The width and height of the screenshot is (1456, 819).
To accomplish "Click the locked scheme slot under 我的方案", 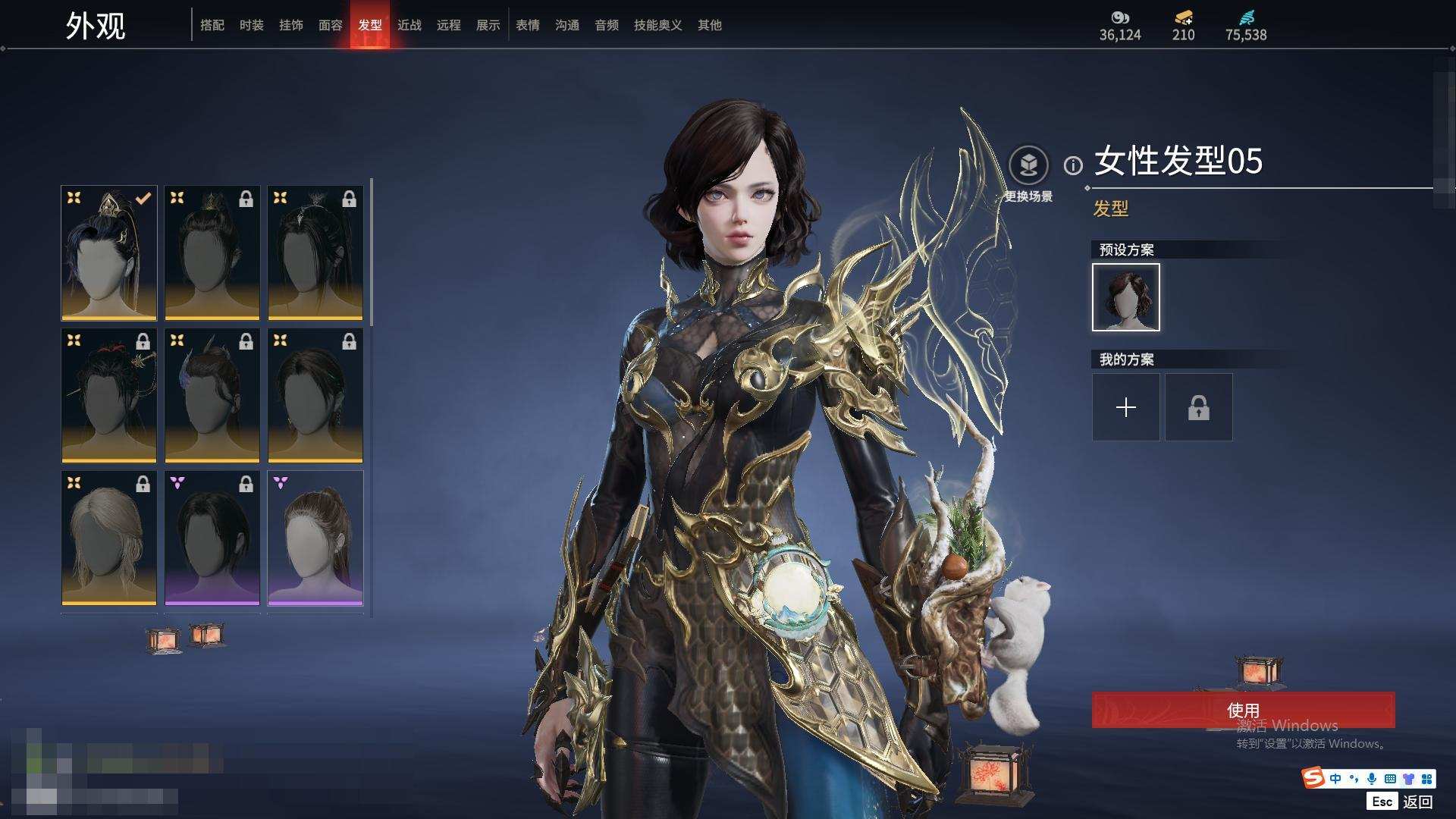I will tap(1199, 407).
